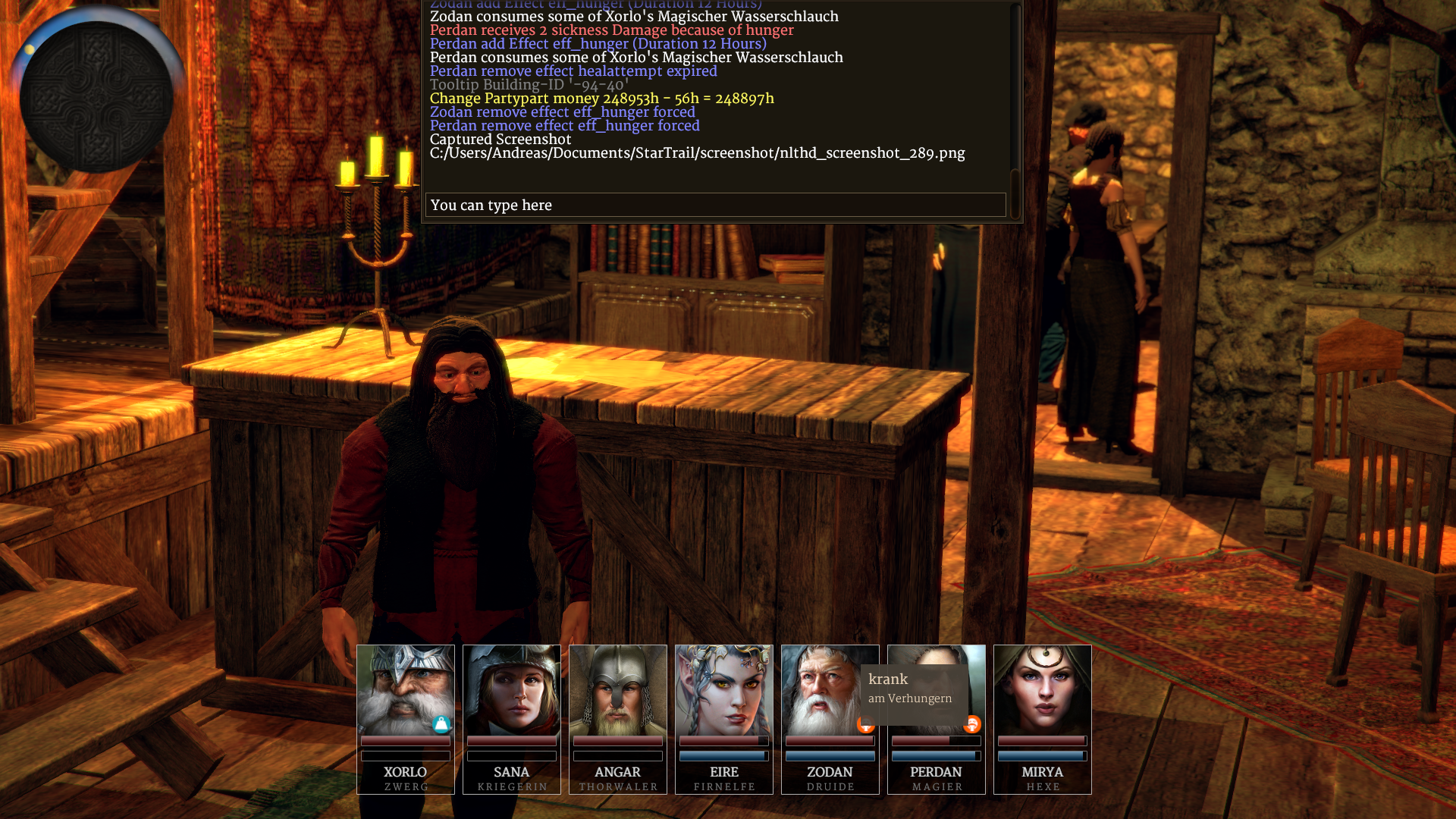The image size is (1456, 819).
Task: Pick Eire the Firnelfe portrait
Action: [x=723, y=689]
